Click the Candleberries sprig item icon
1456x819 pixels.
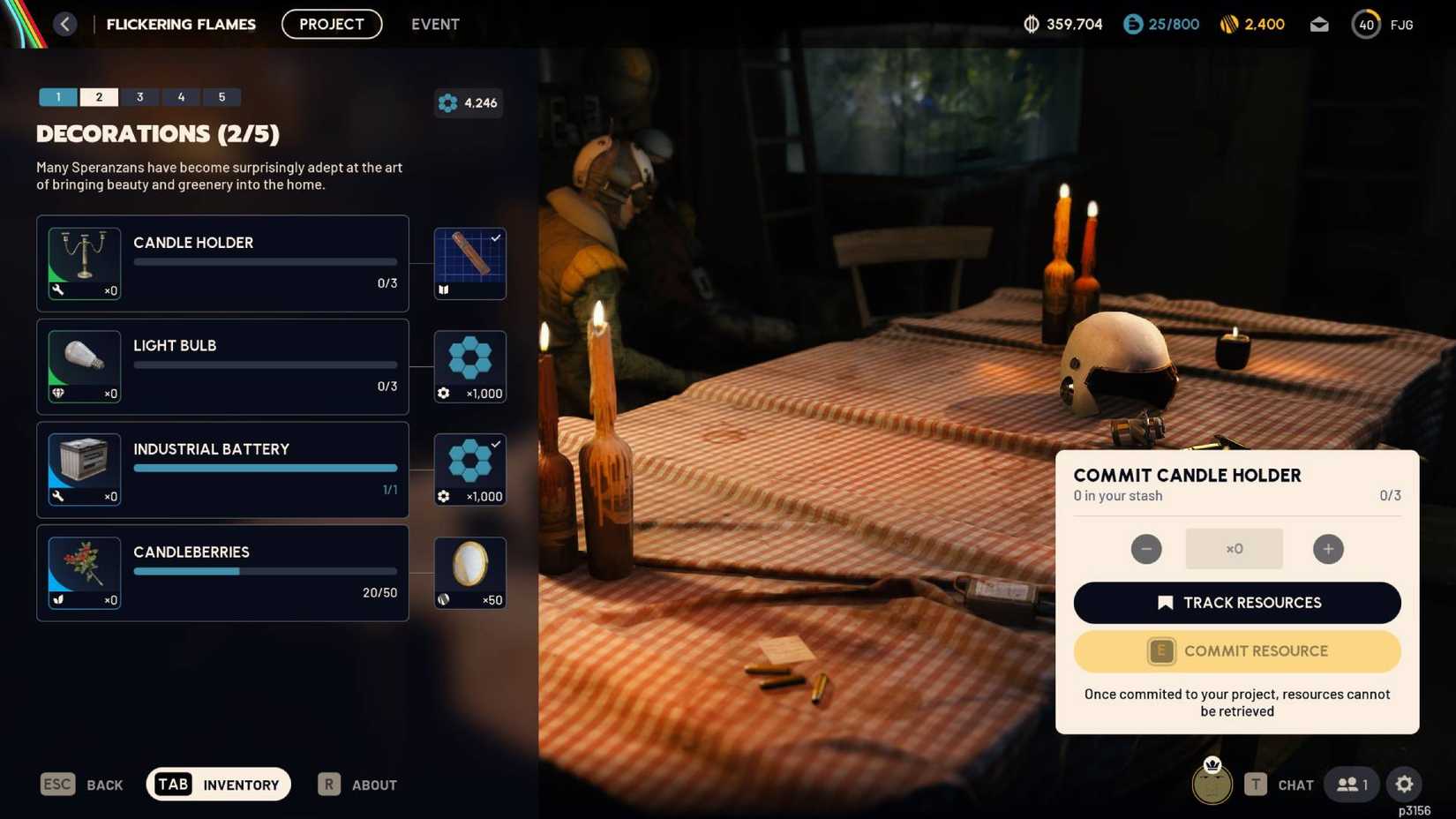pyautogui.click(x=84, y=572)
